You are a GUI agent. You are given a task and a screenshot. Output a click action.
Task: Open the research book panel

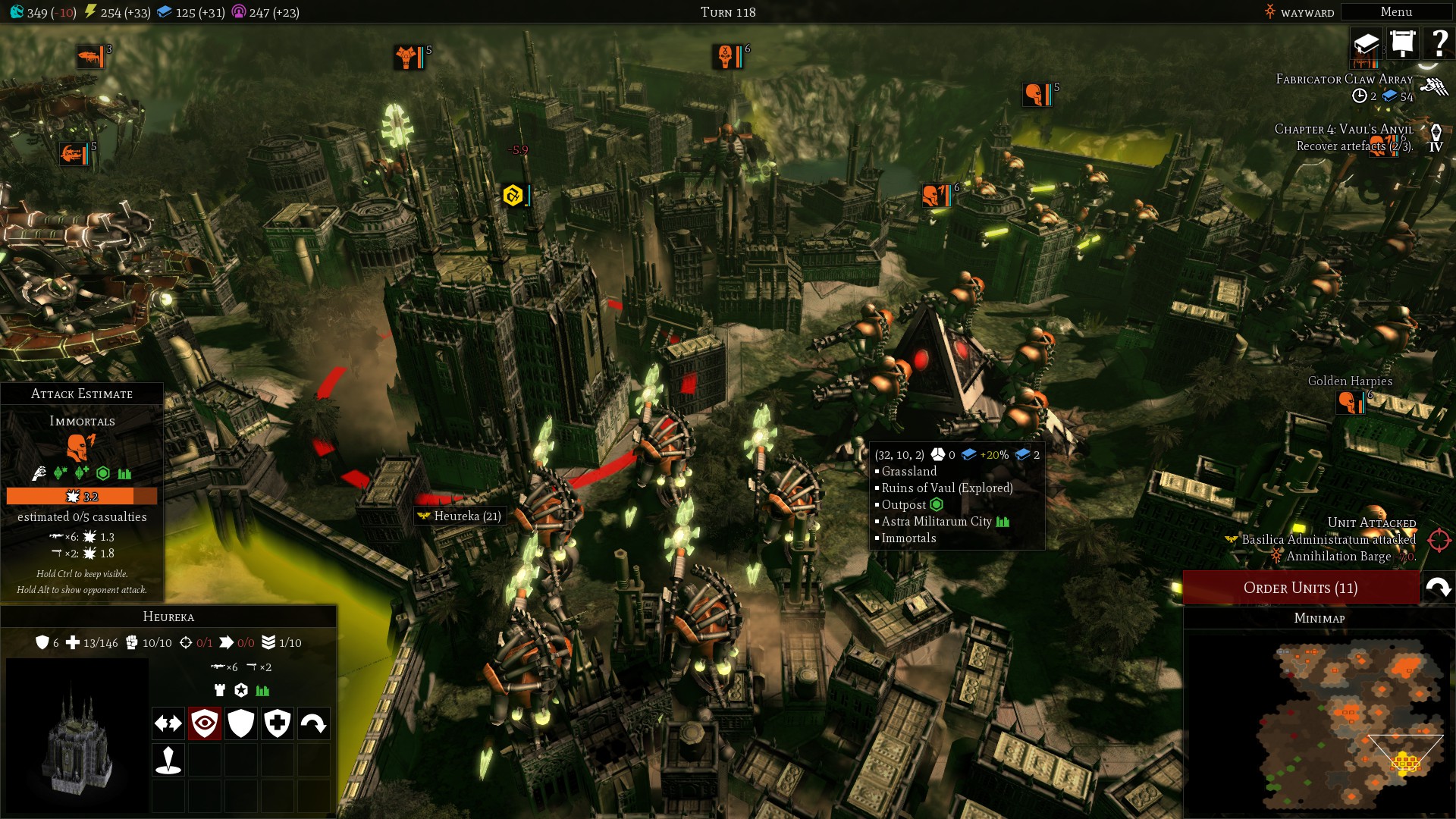click(x=1367, y=43)
